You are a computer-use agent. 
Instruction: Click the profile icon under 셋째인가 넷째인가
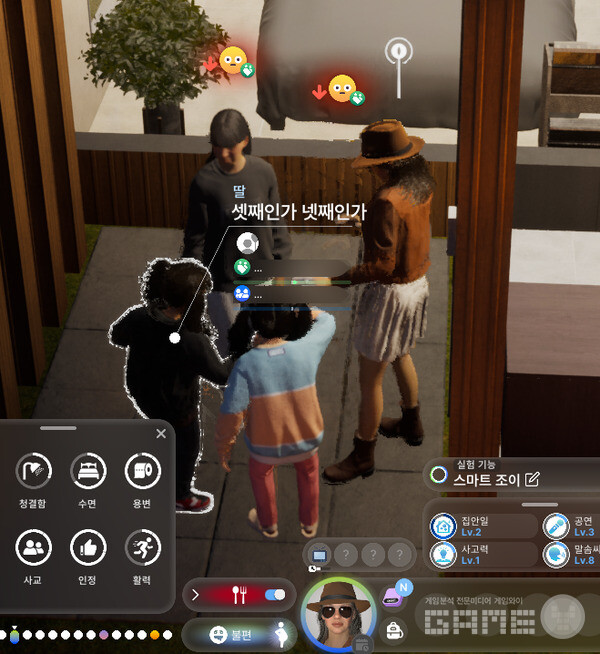[x=246, y=243]
